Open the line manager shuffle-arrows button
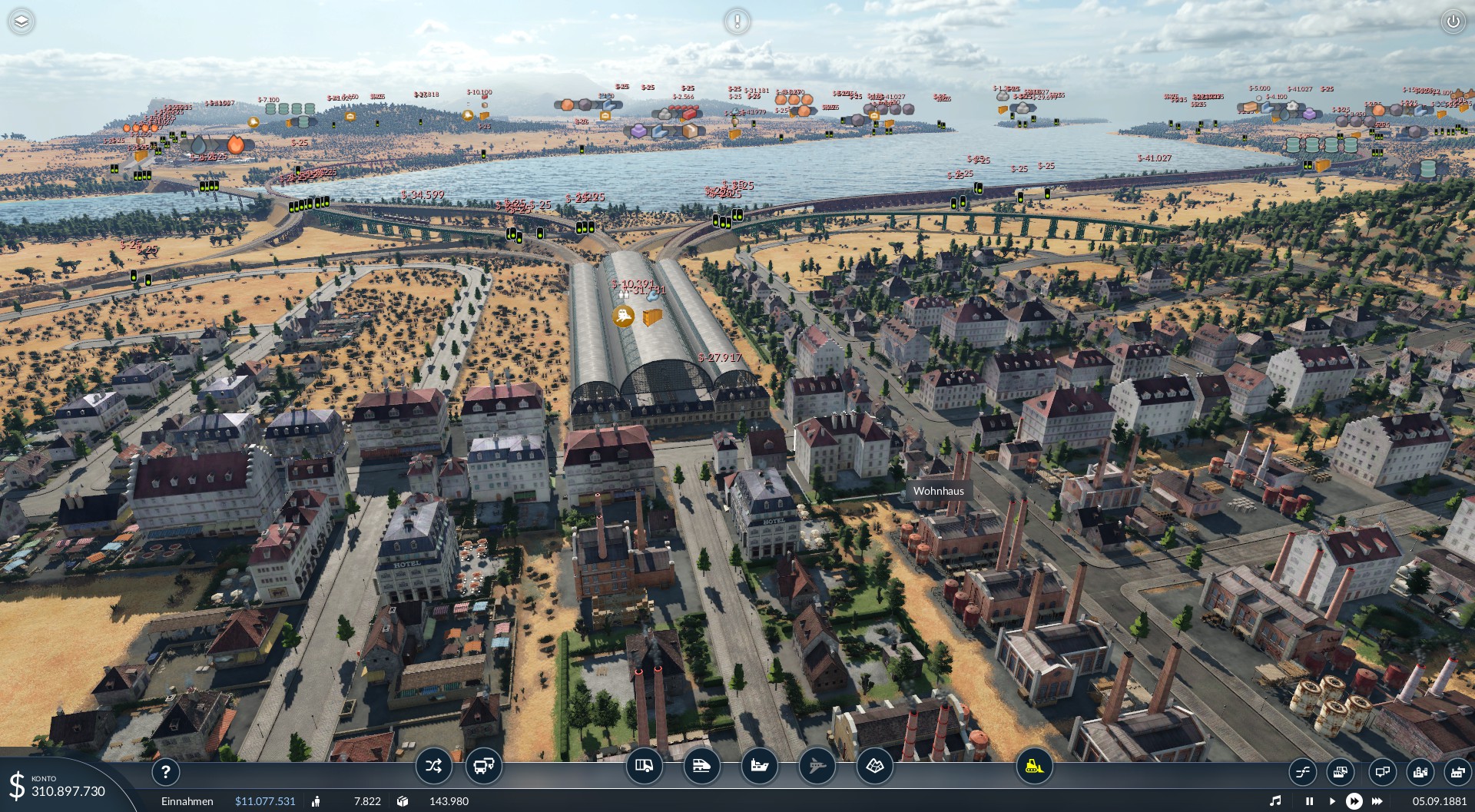 point(433,766)
